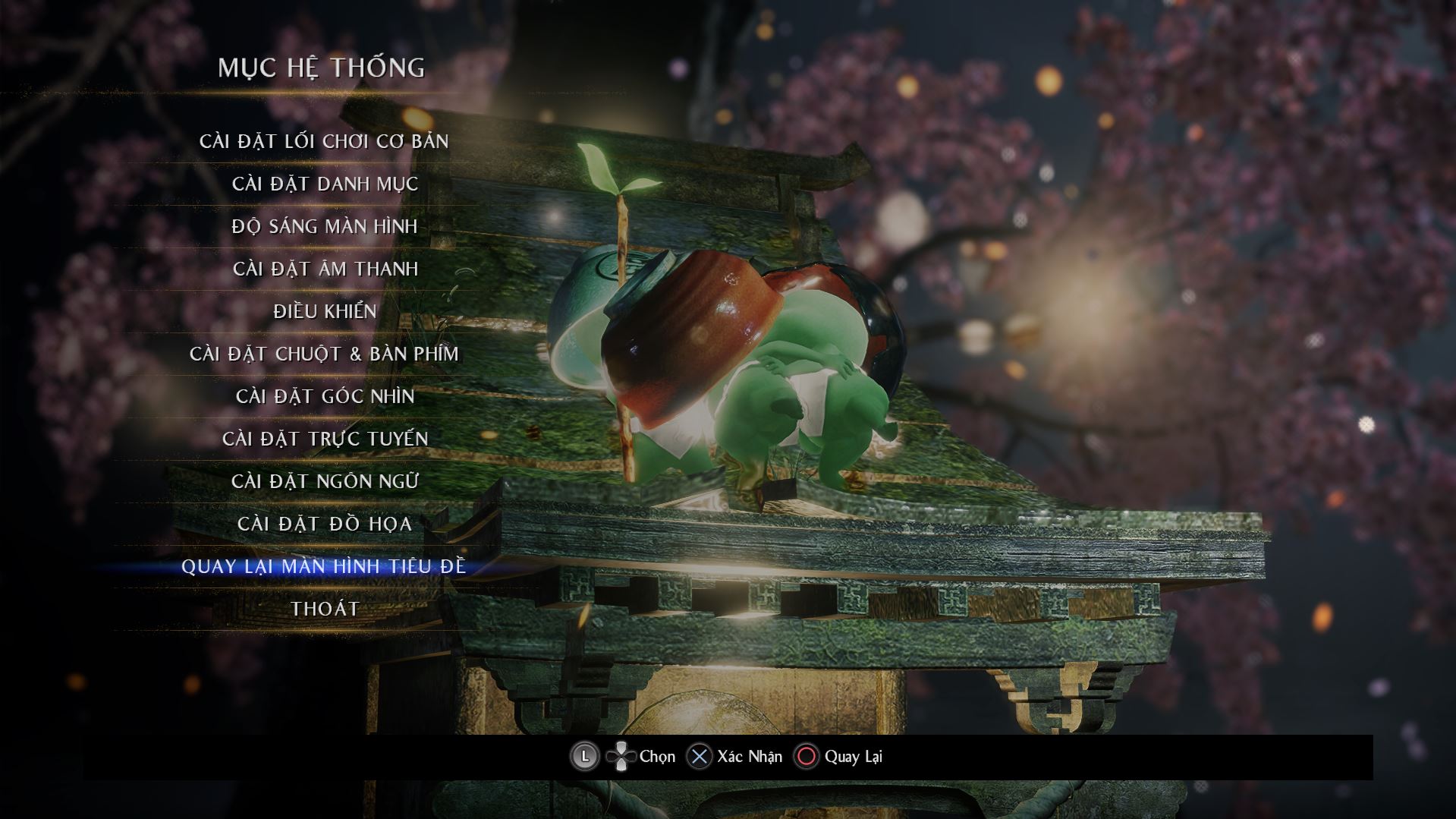This screenshot has height=819, width=1456.
Task: Click the Quay Lại text prompt
Action: (855, 756)
